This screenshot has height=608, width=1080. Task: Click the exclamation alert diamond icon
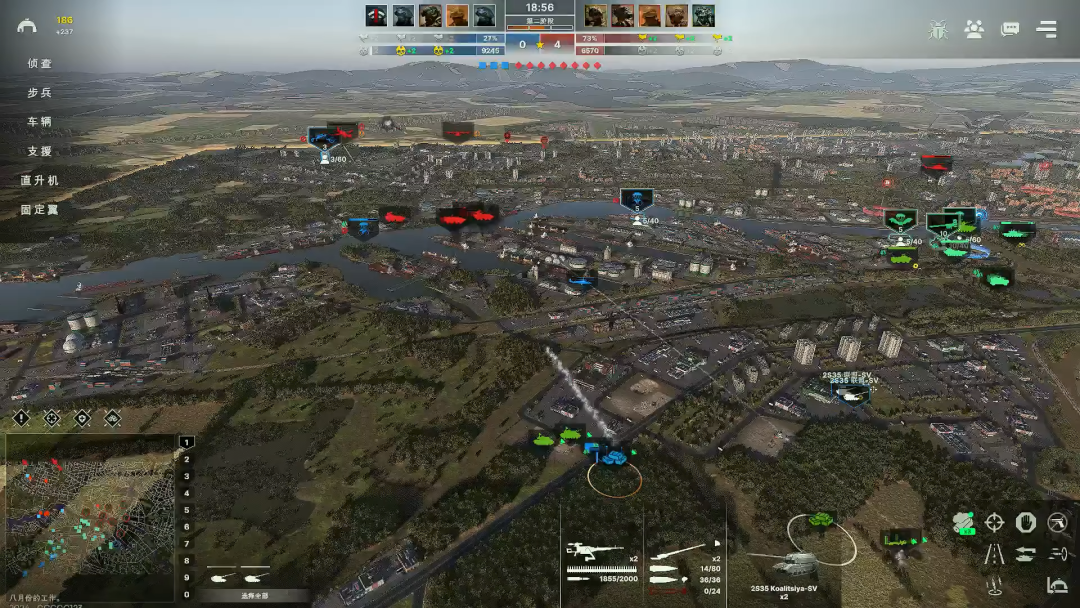click(22, 418)
